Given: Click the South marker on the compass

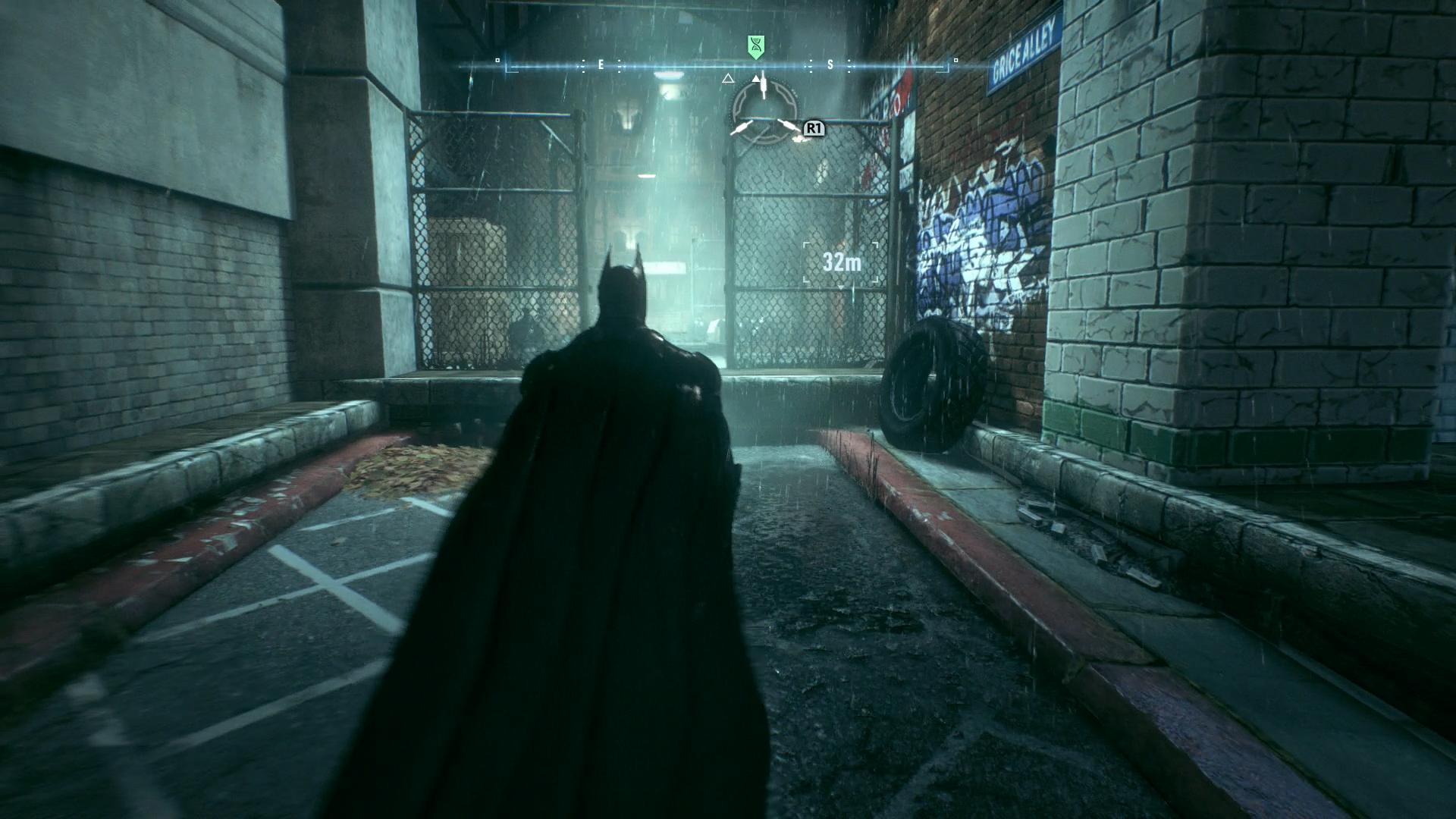Looking at the screenshot, I should click(830, 65).
